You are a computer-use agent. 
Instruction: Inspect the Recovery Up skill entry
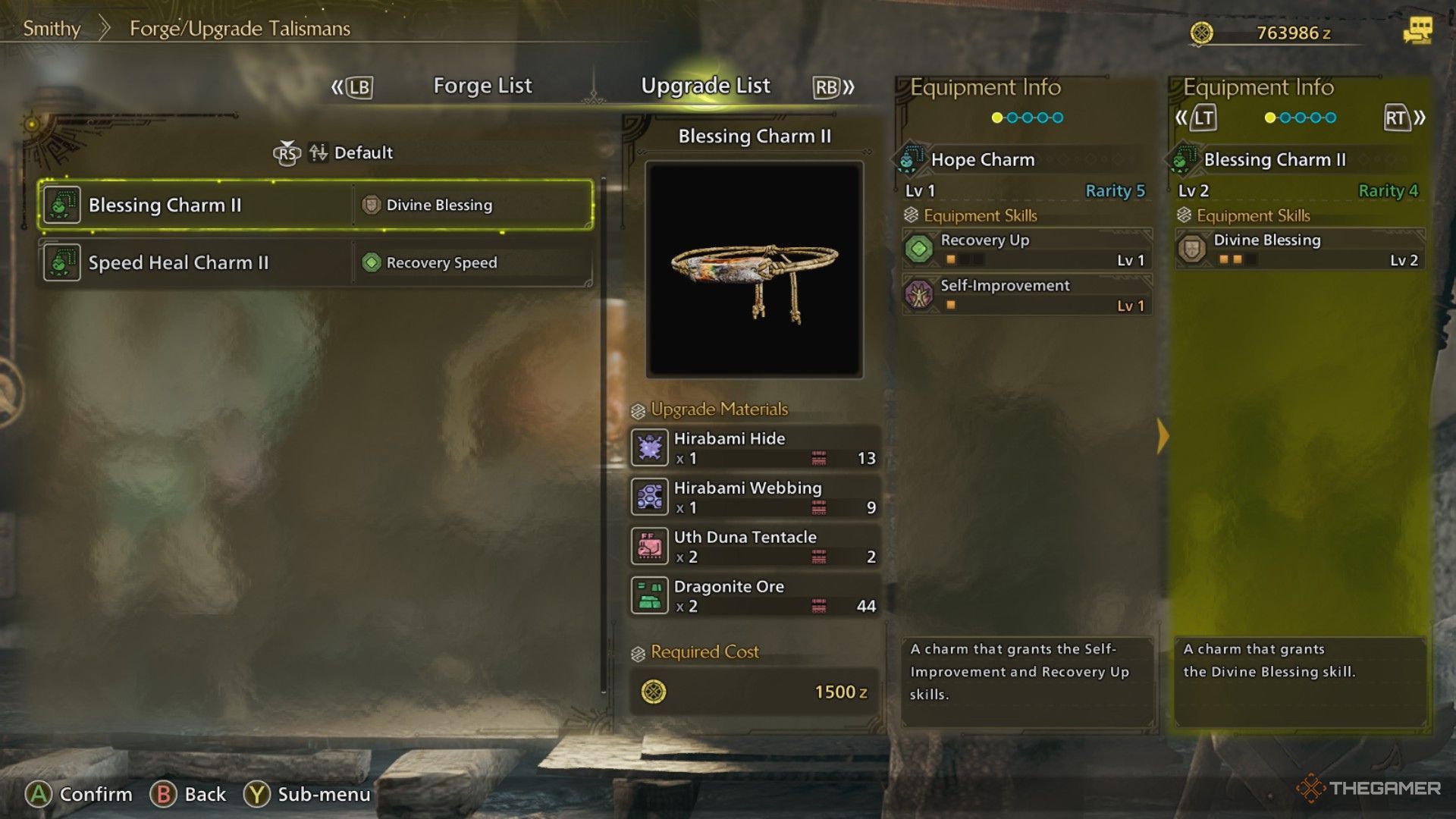(1027, 249)
